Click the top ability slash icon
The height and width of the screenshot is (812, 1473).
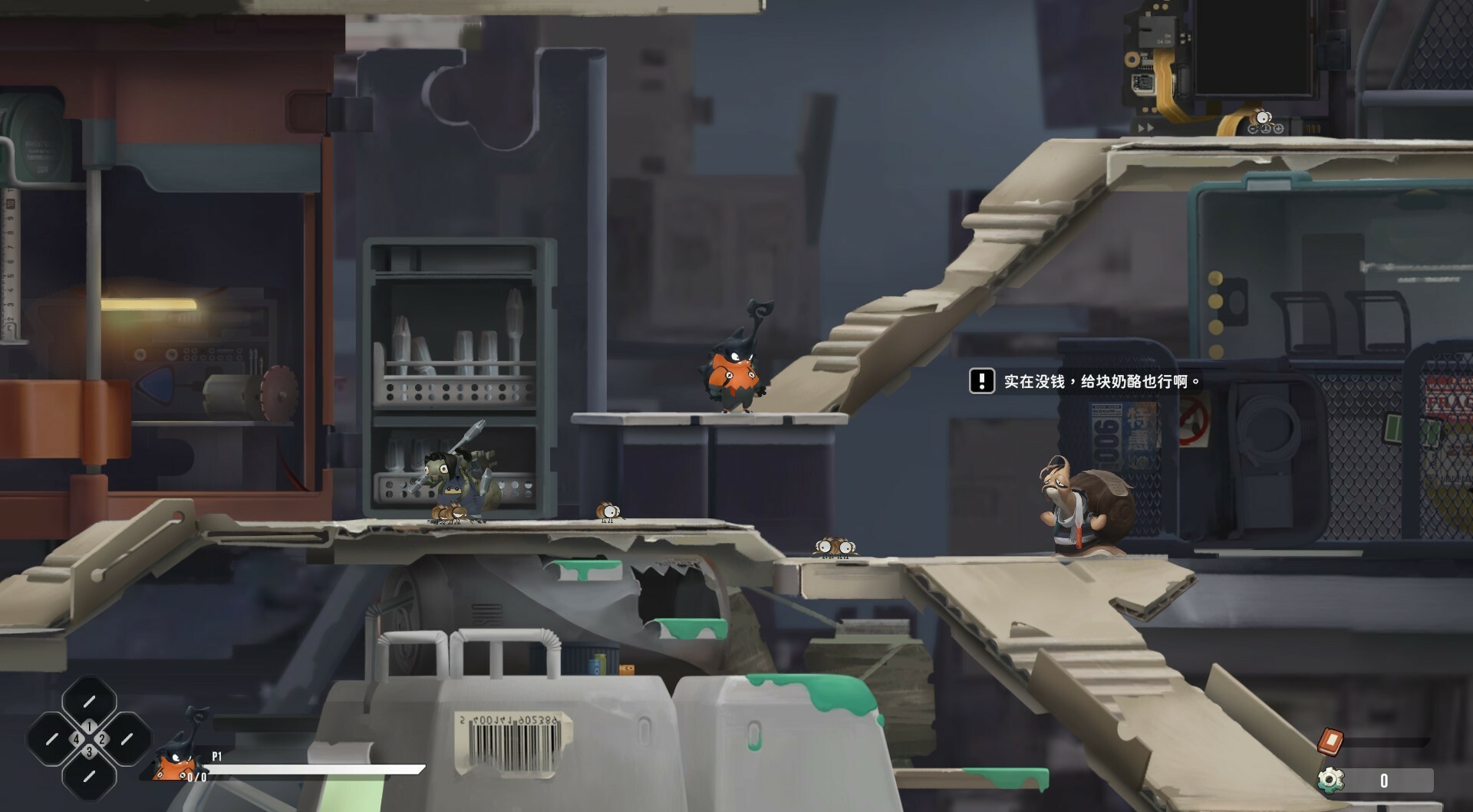tap(89, 701)
